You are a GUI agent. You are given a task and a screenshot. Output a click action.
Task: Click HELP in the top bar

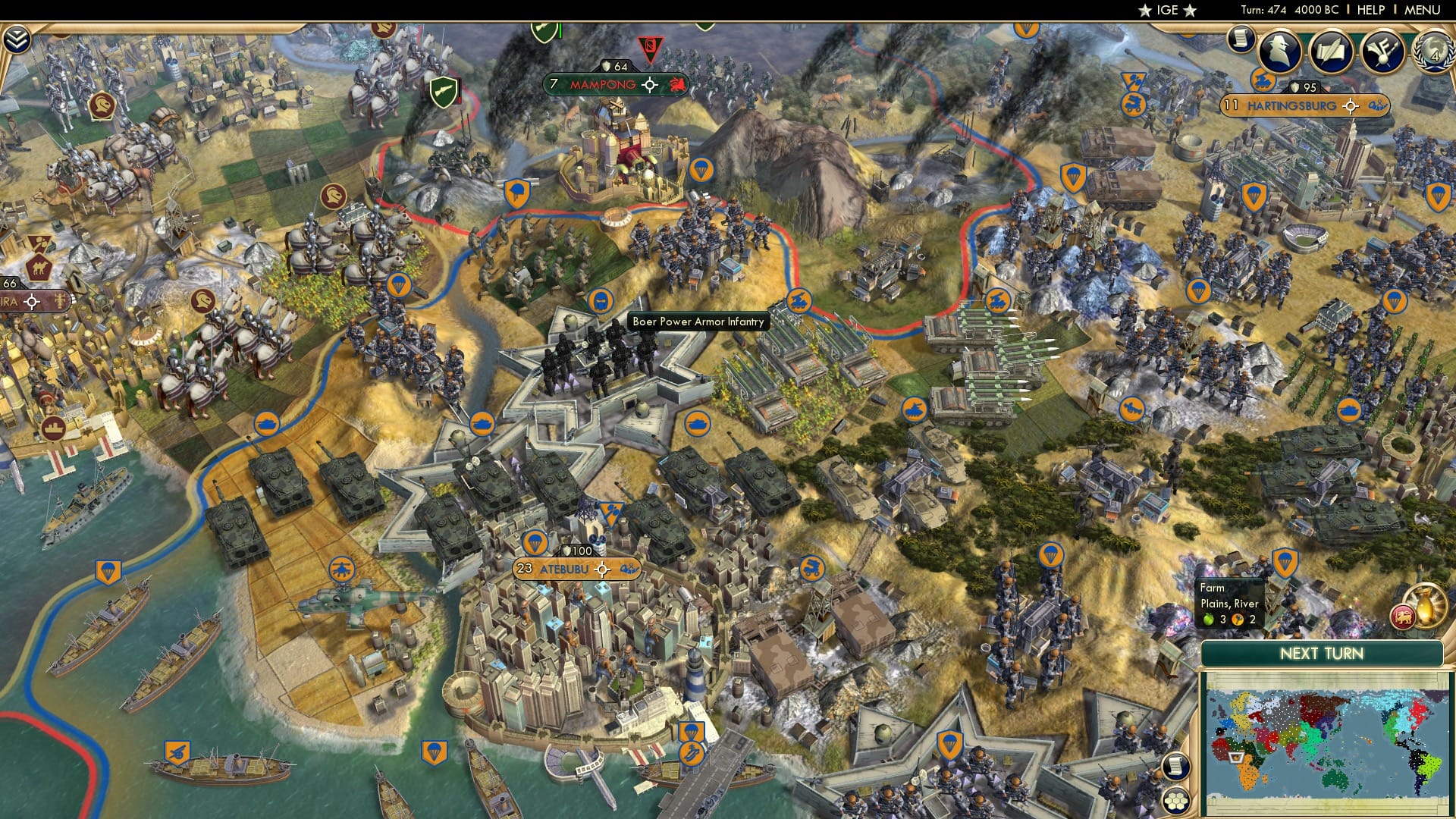point(1372,11)
